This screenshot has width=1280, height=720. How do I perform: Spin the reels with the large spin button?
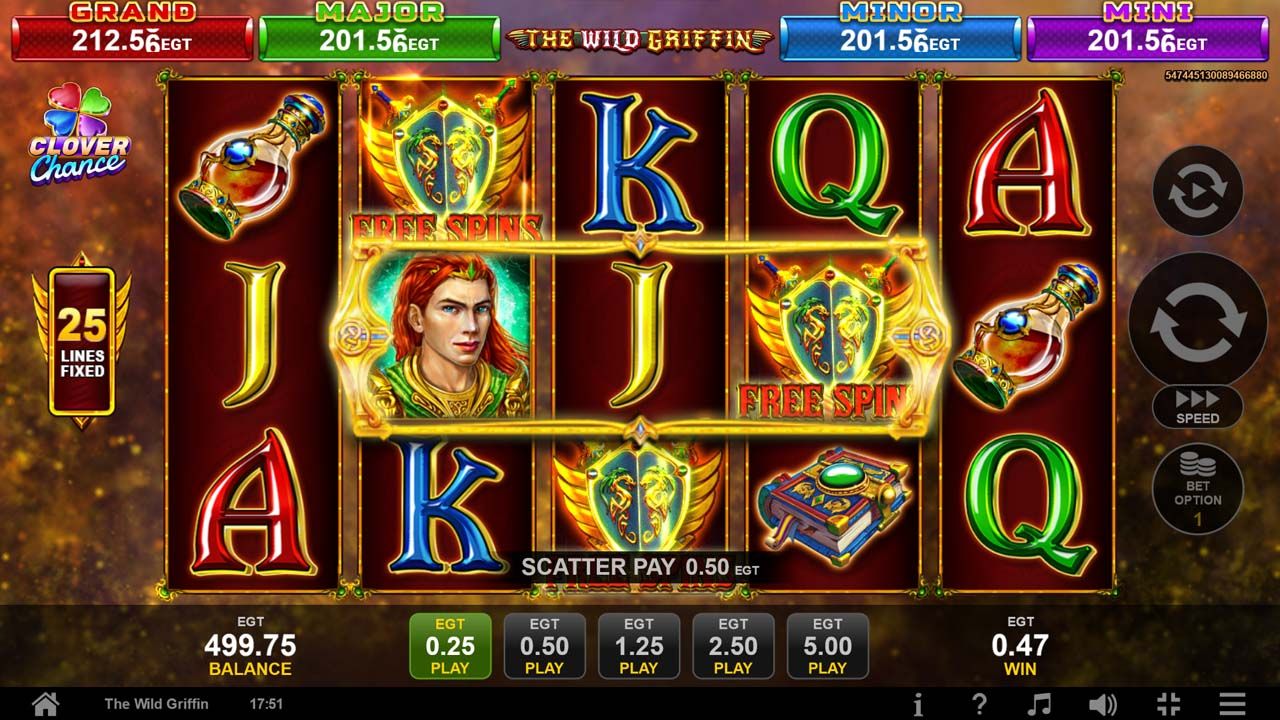pos(1197,320)
